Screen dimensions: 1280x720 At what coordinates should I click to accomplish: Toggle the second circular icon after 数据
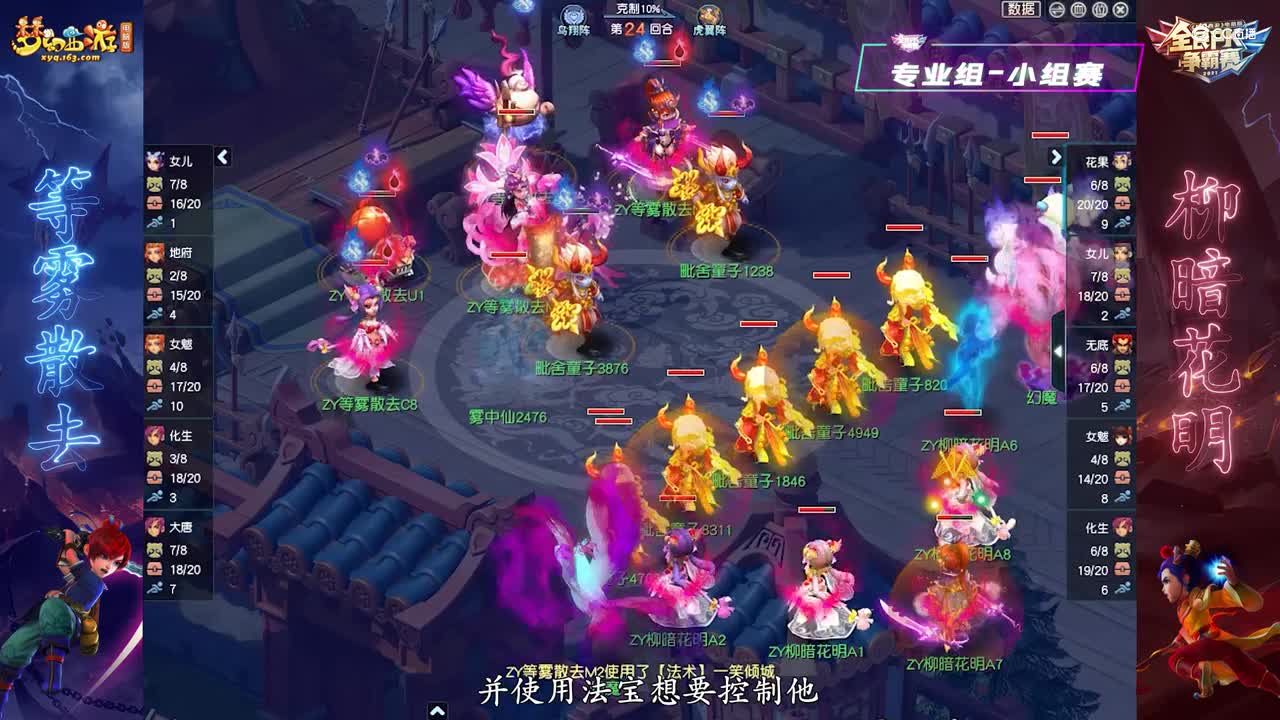pos(1079,10)
